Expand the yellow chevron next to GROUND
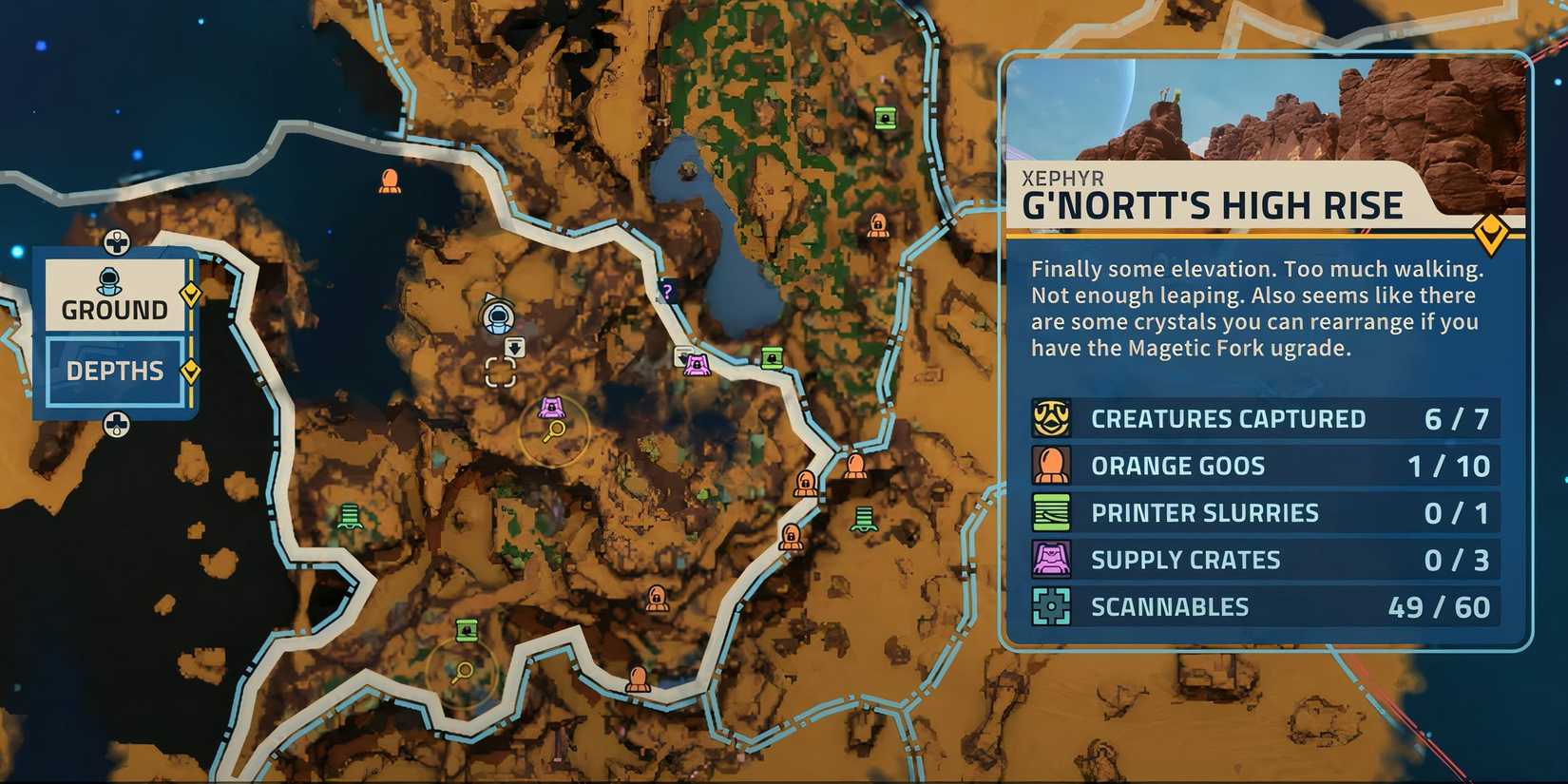The image size is (1568, 784). pos(189,295)
